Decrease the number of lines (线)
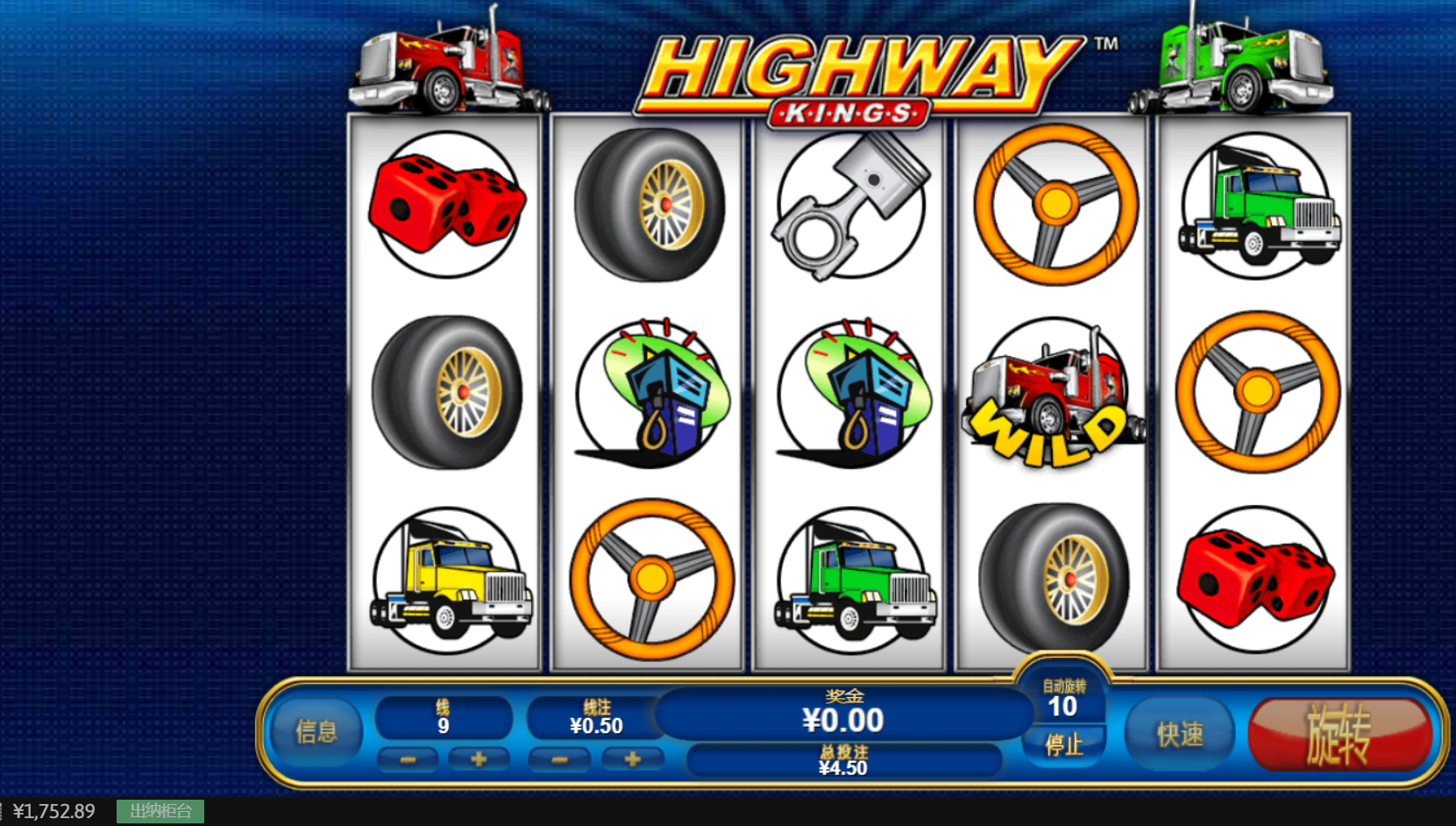This screenshot has width=1456, height=826. pos(408,759)
